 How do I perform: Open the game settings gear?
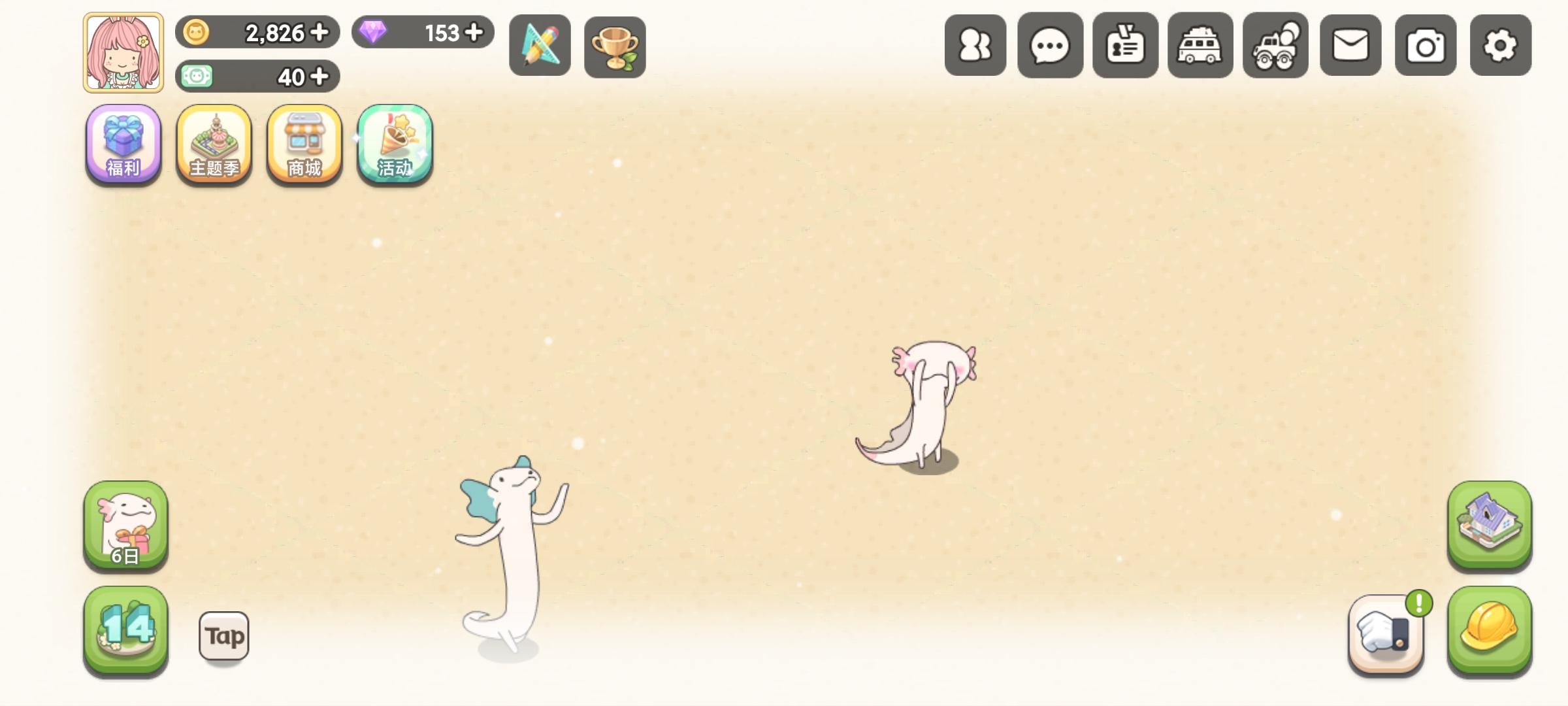[1500, 44]
